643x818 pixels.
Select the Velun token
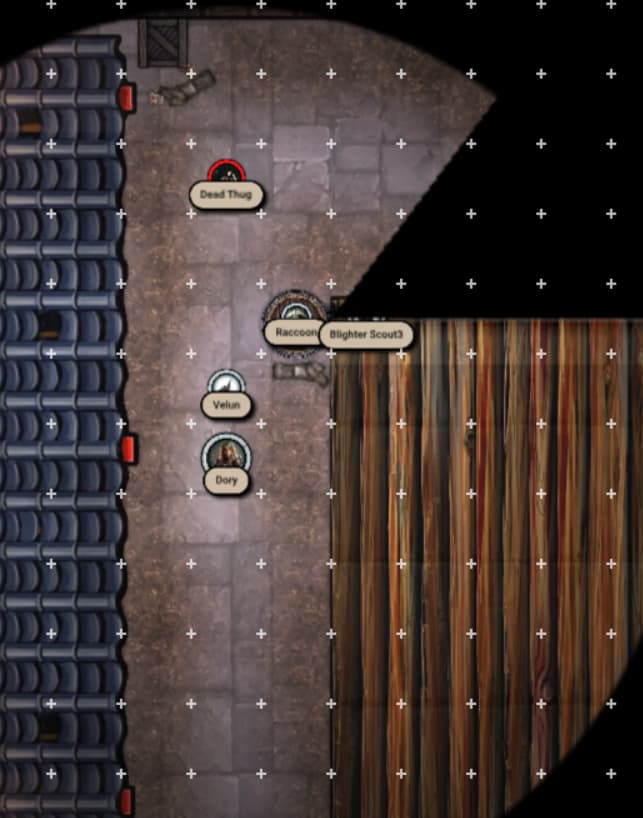click(226, 384)
